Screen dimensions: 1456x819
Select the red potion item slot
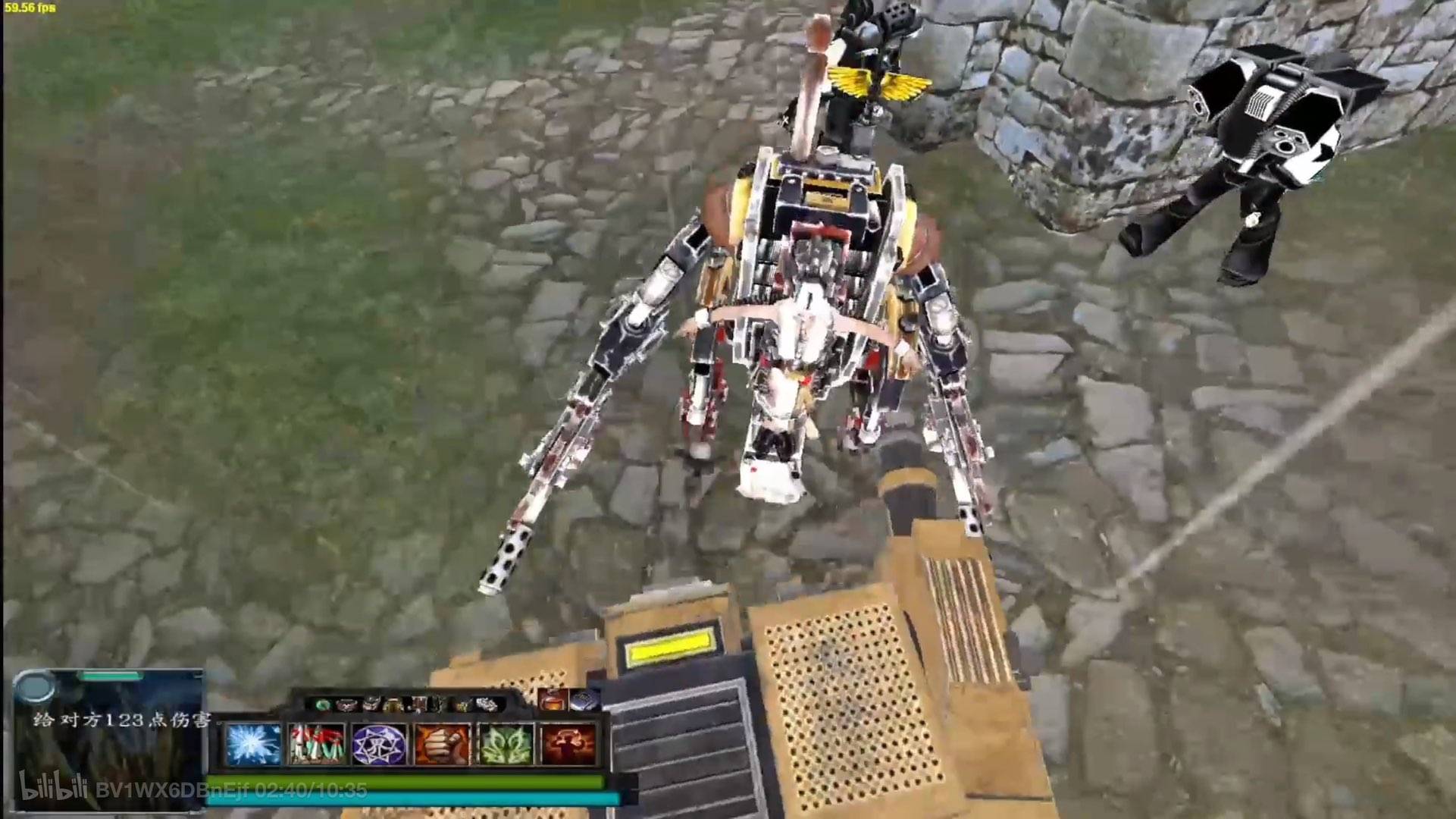point(553,701)
